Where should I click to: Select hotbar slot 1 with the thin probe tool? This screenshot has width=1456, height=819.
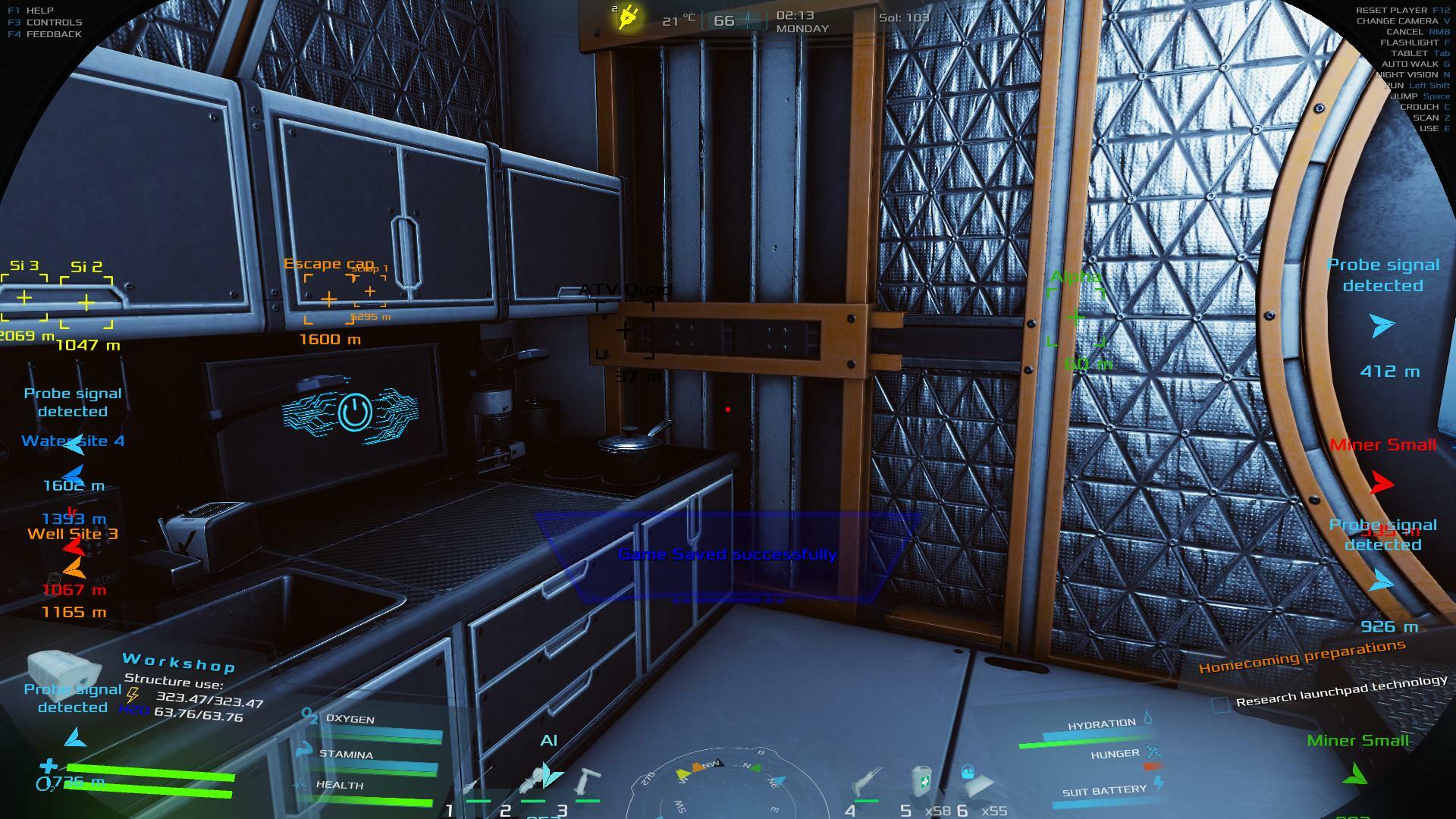point(478,783)
